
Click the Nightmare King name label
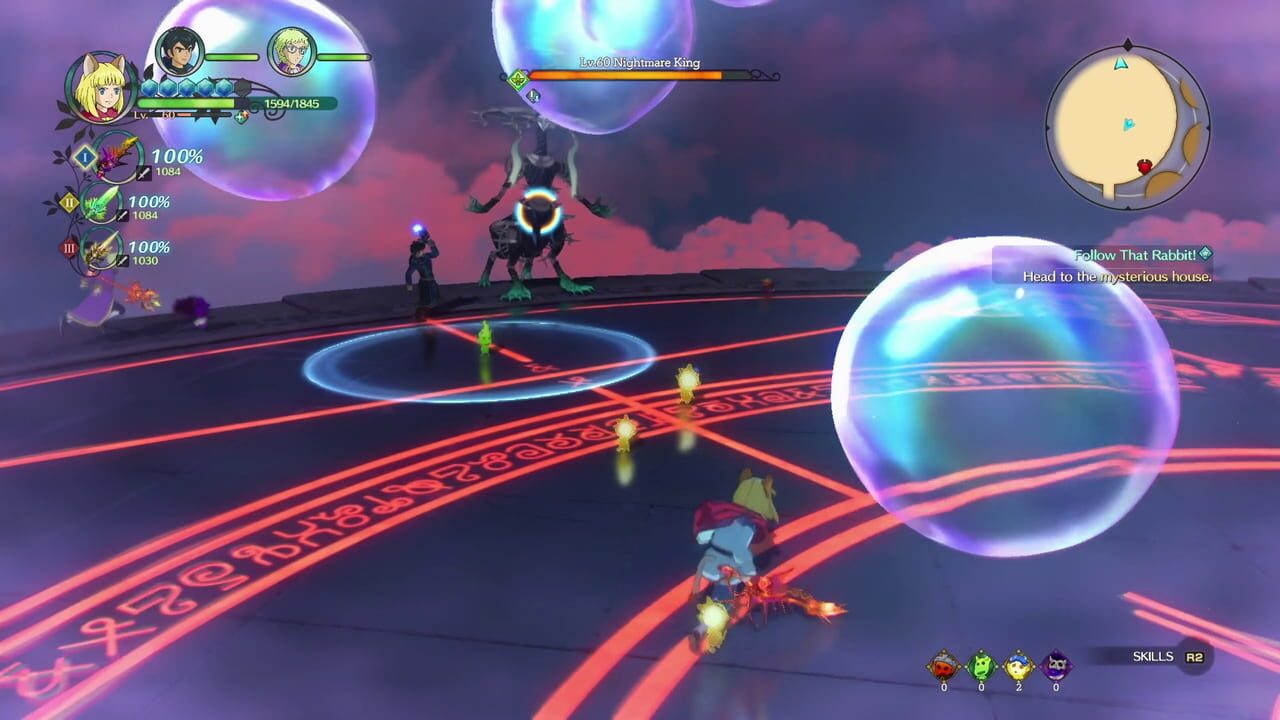pos(640,62)
